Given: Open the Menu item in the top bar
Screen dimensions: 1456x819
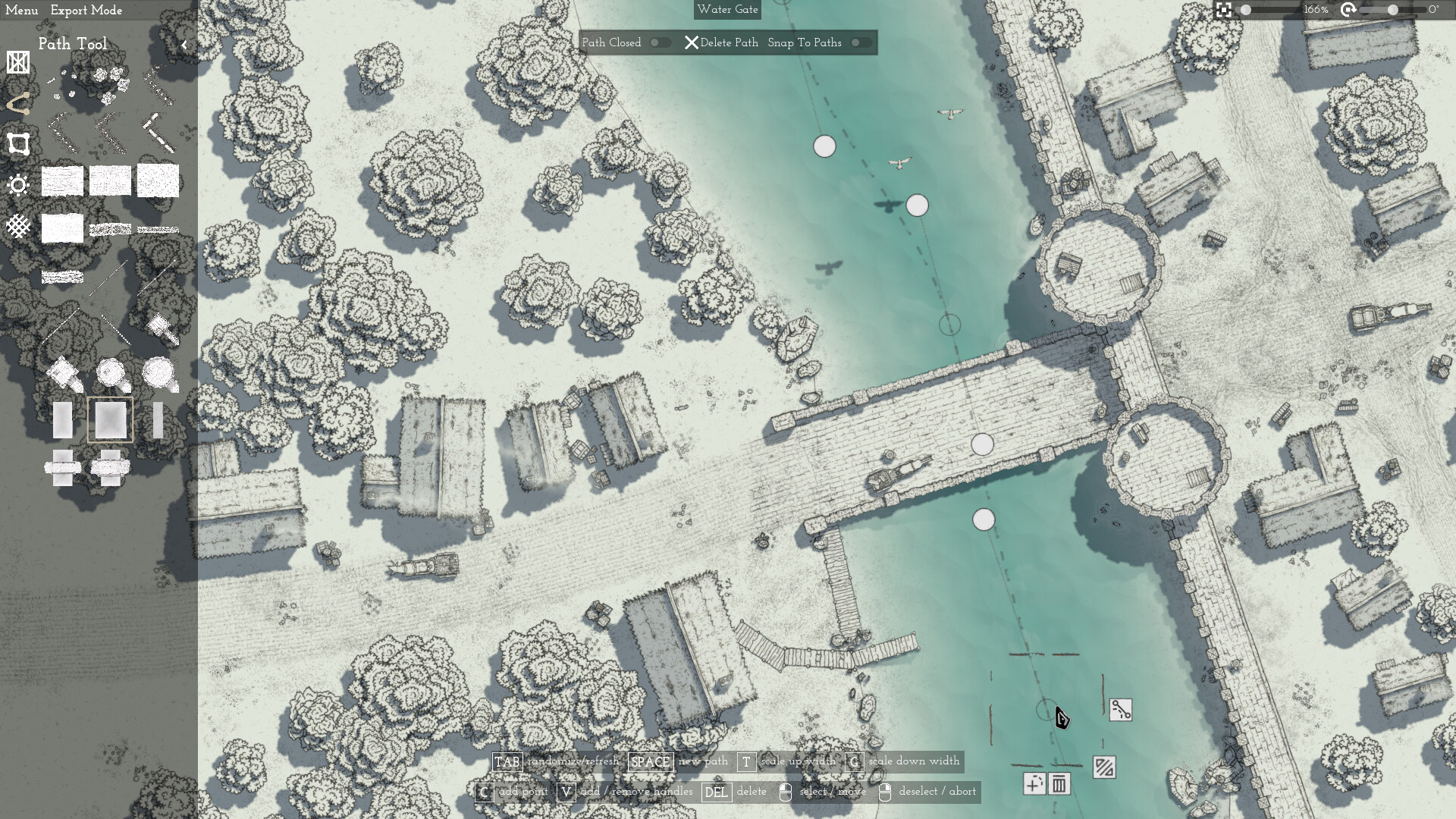Looking at the screenshot, I should [x=21, y=11].
